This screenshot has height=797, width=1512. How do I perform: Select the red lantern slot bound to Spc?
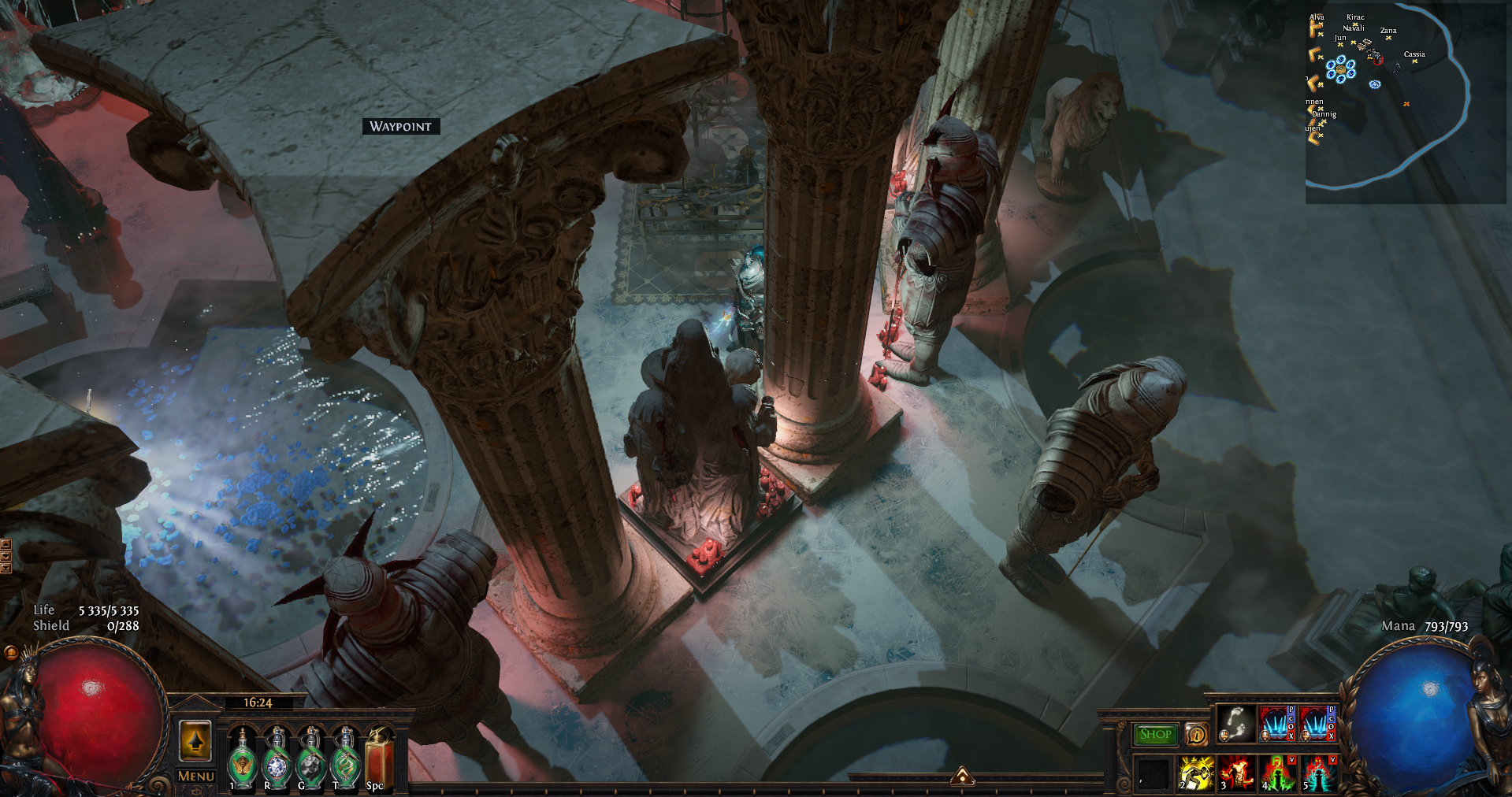tap(379, 758)
